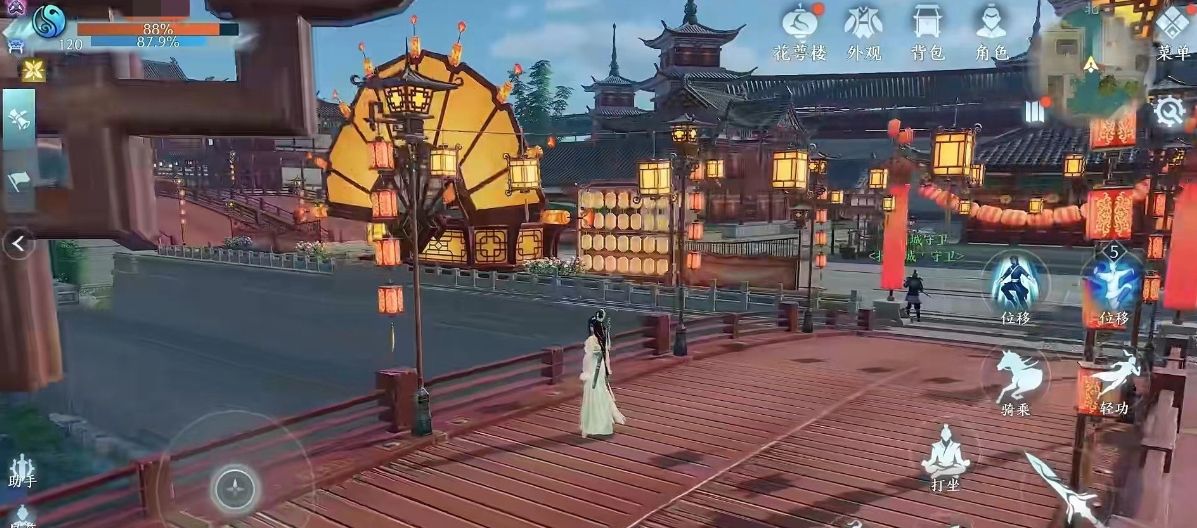Tap the gear-and-magnifier settings icon
This screenshot has height=528, width=1197.
click(1169, 110)
